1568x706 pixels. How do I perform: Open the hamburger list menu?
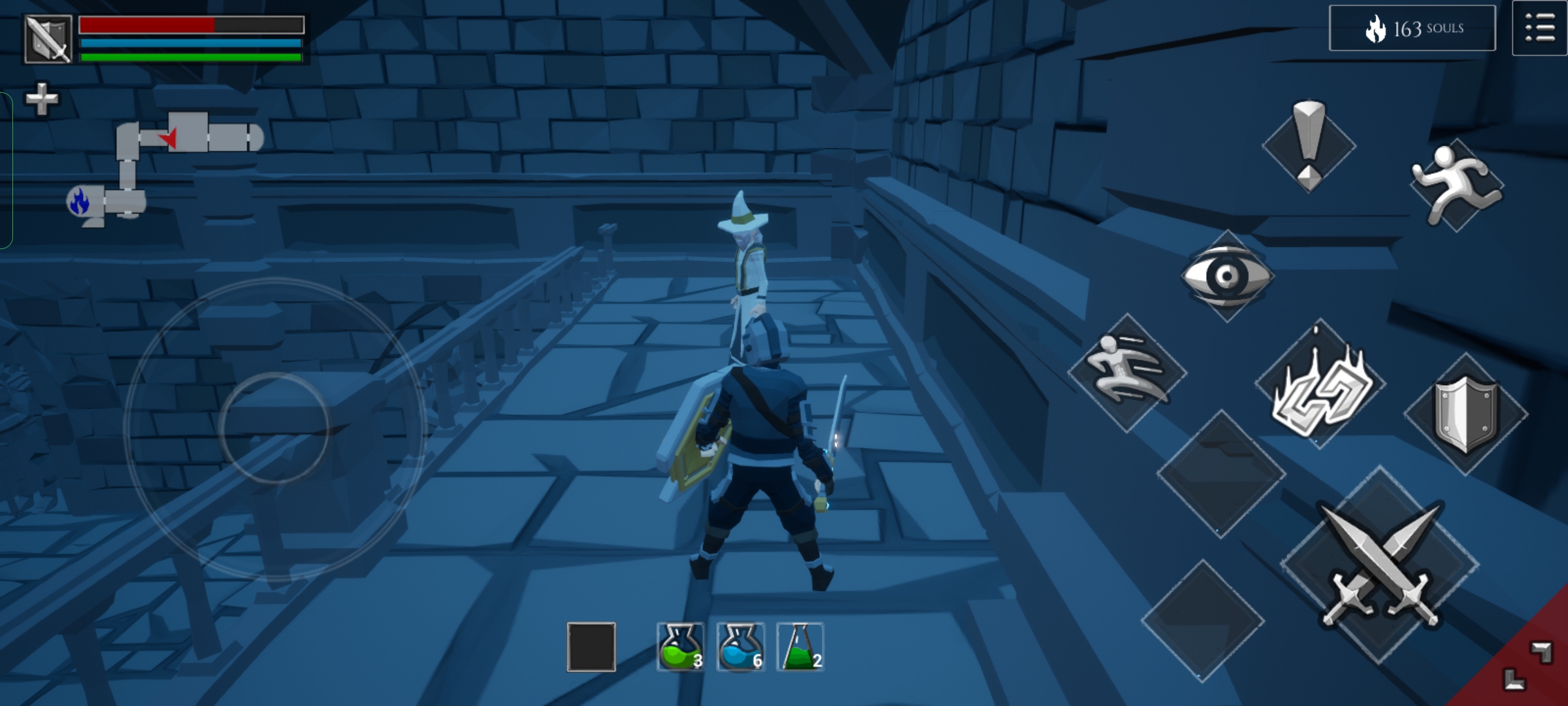[x=1539, y=29]
